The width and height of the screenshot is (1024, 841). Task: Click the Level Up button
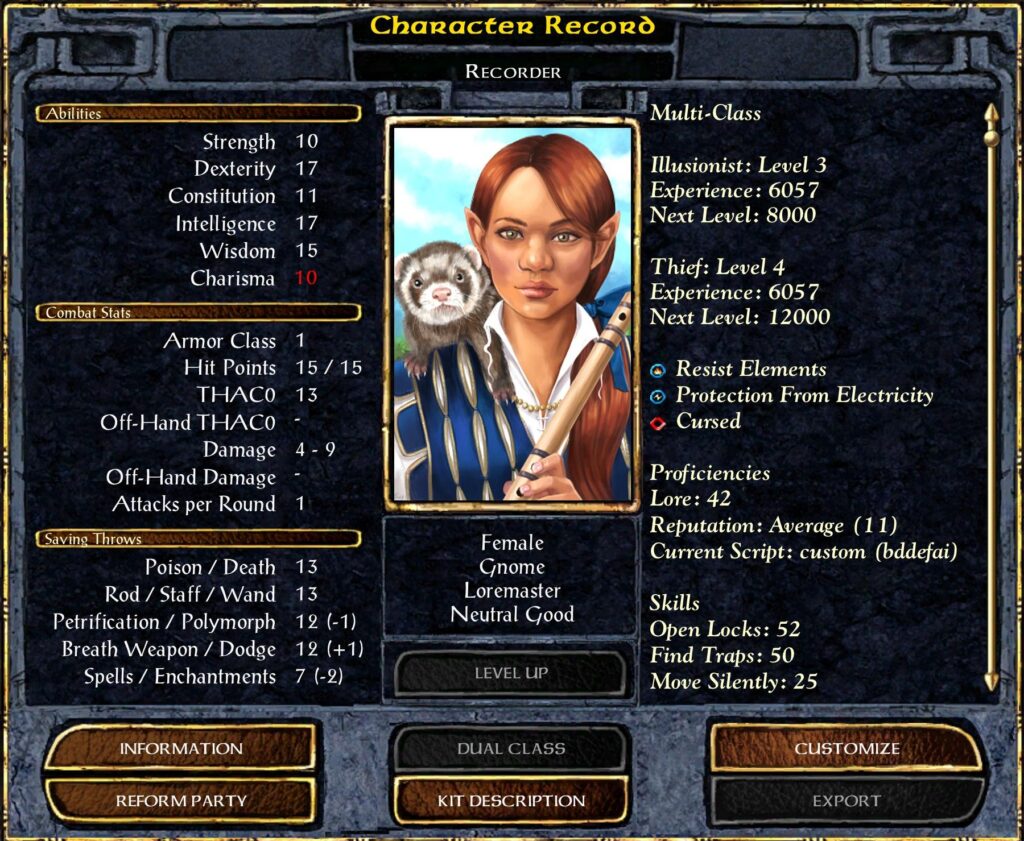(511, 673)
